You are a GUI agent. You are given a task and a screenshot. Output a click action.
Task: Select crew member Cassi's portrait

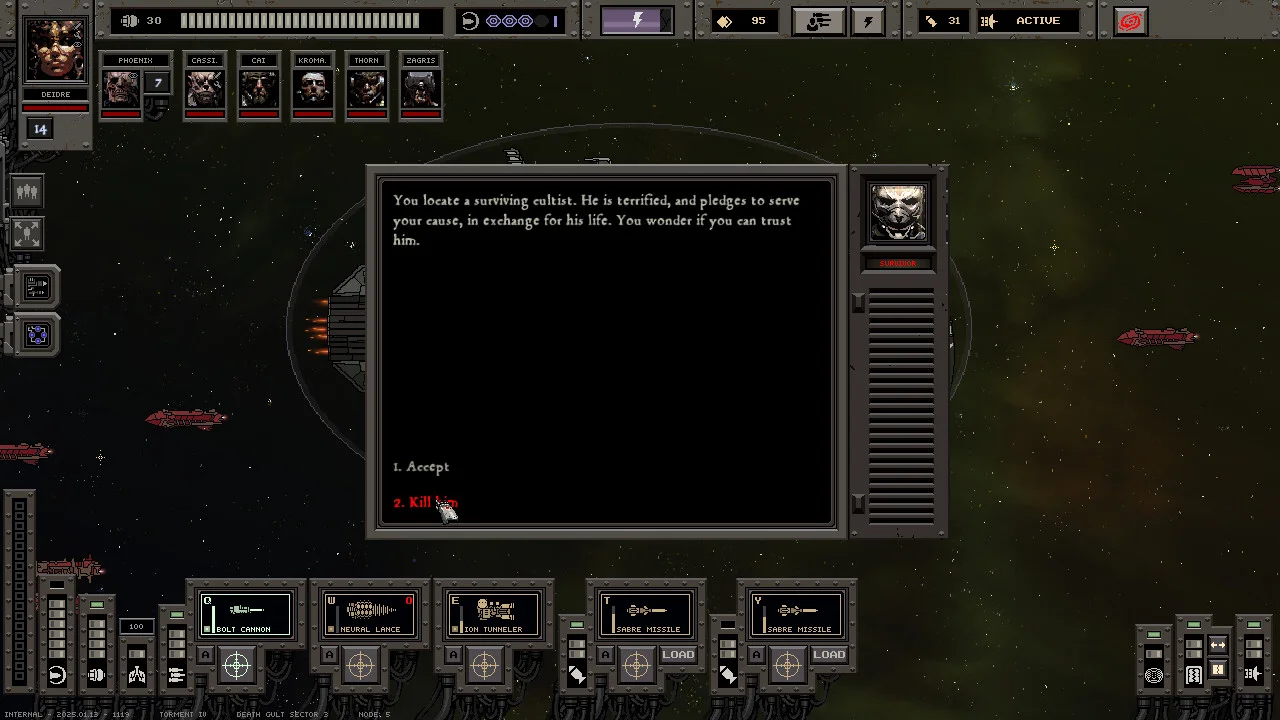(x=205, y=88)
